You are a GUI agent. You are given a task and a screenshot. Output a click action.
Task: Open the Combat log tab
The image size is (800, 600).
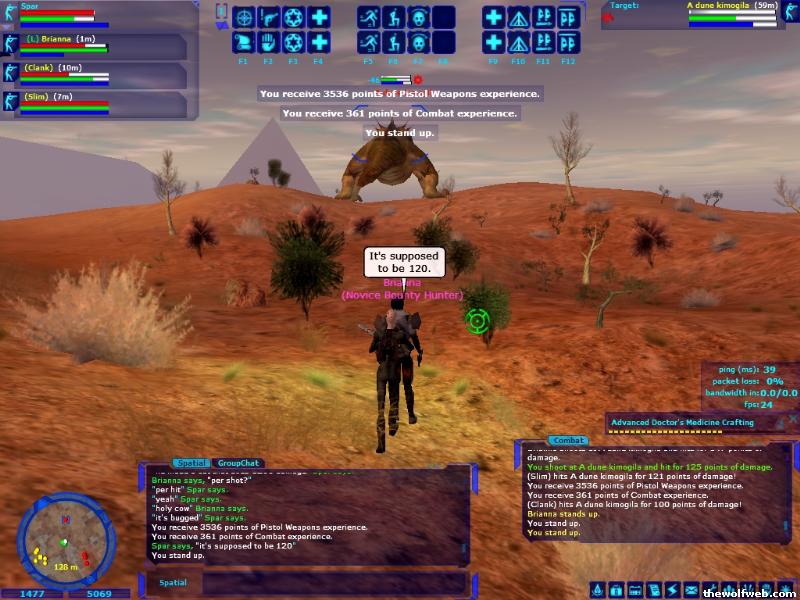[568, 440]
